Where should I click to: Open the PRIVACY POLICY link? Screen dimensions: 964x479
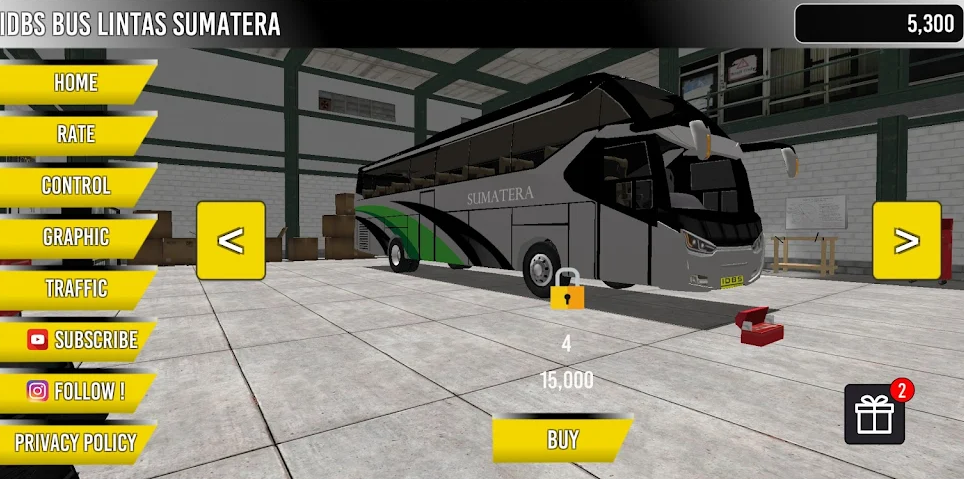coord(76,442)
